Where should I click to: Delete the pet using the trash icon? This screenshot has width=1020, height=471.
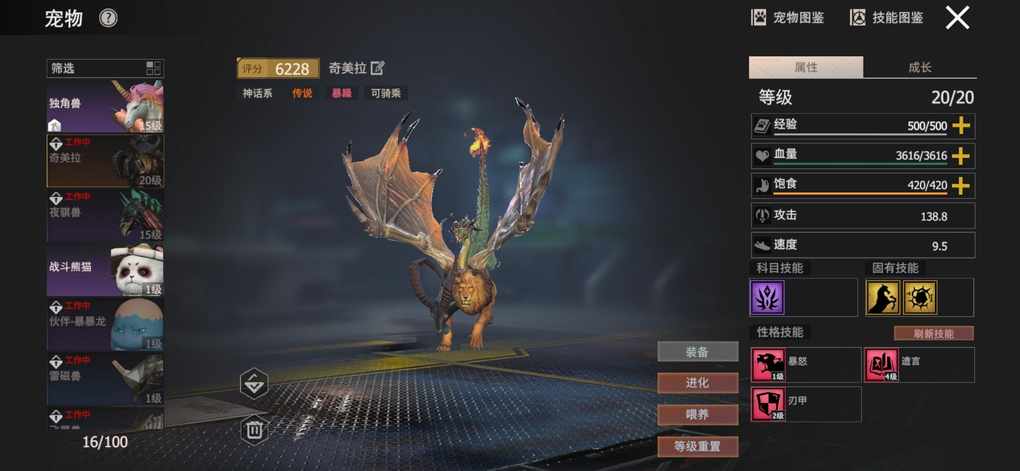[x=254, y=430]
